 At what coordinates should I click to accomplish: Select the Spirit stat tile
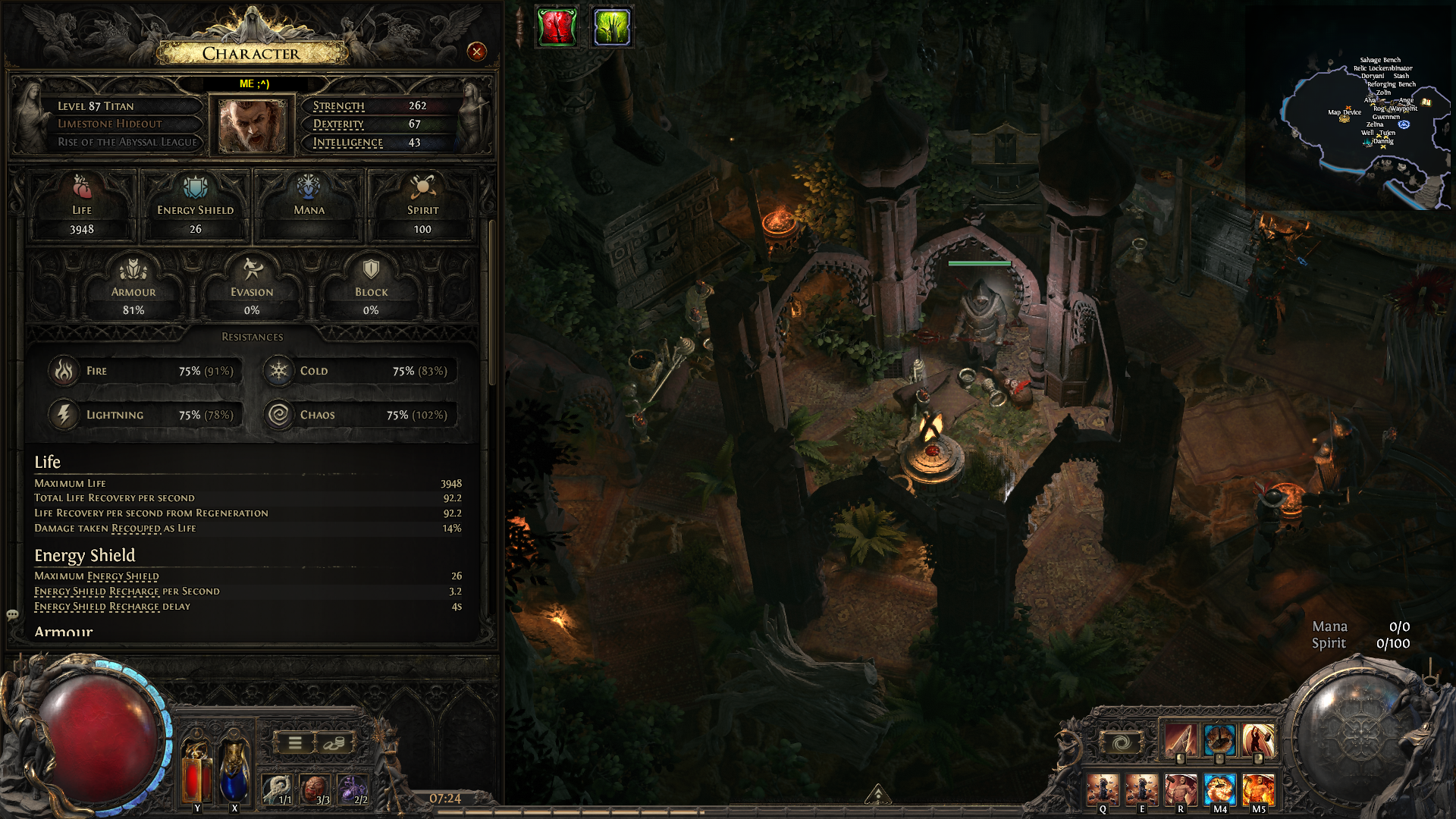click(x=422, y=206)
